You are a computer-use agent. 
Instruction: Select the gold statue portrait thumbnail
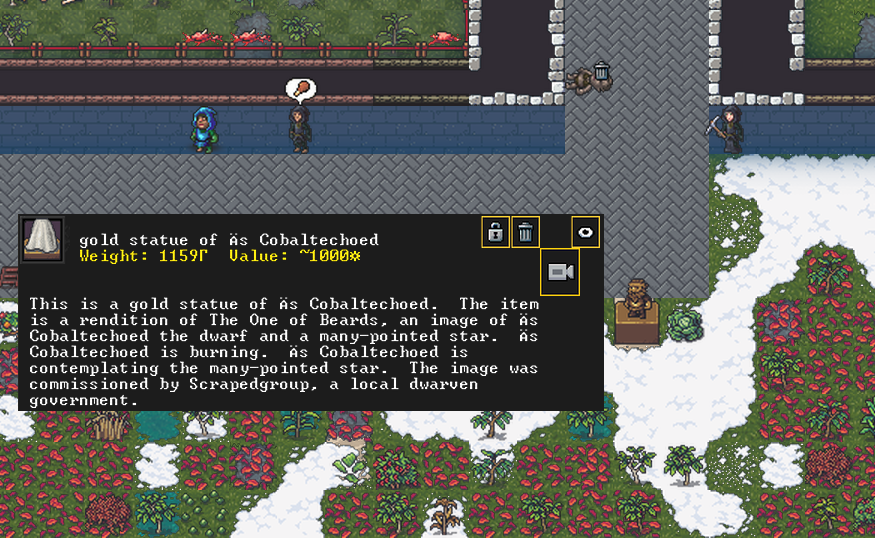pyautogui.click(x=43, y=240)
